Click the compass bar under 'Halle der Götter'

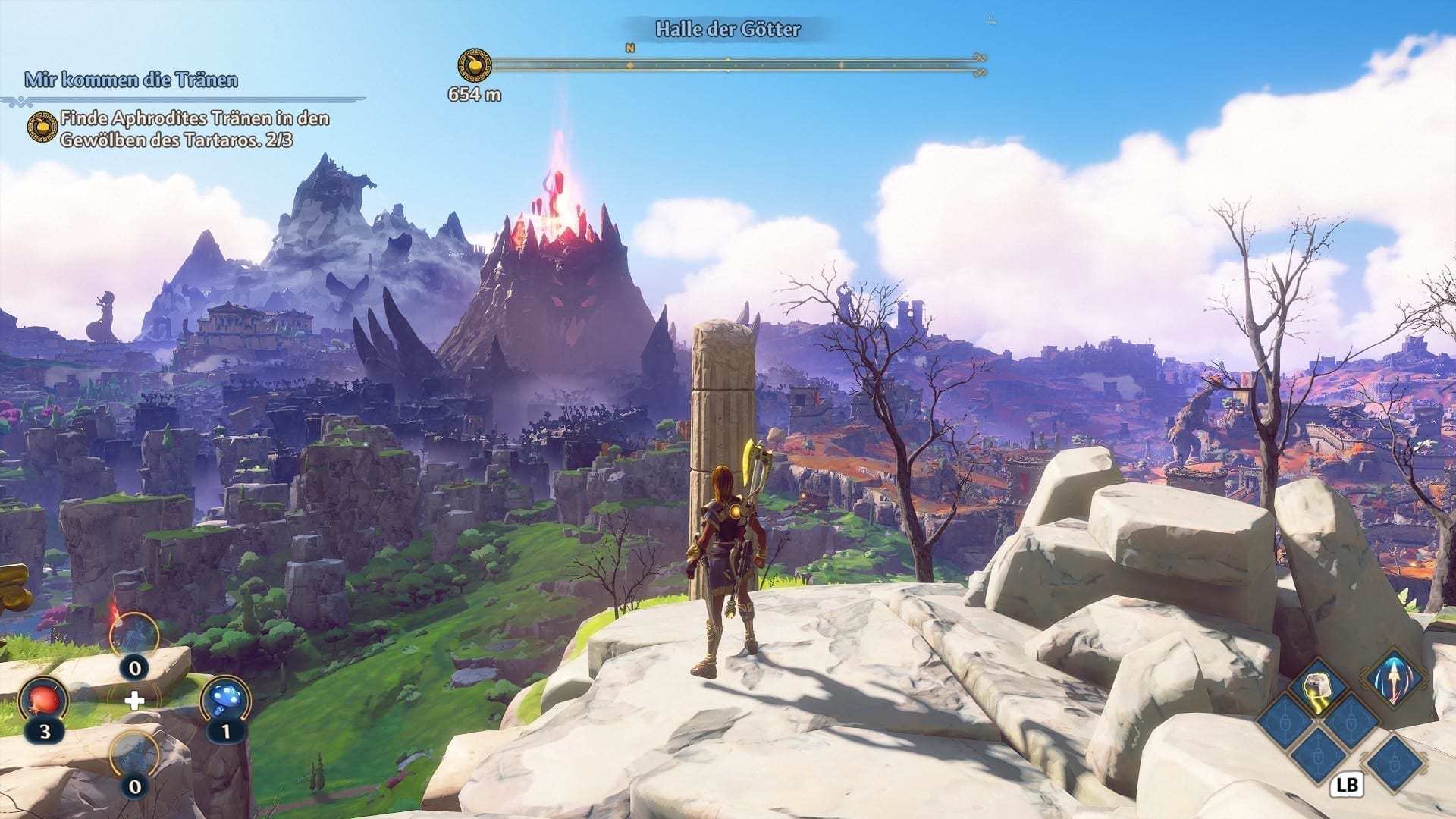pyautogui.click(x=728, y=66)
